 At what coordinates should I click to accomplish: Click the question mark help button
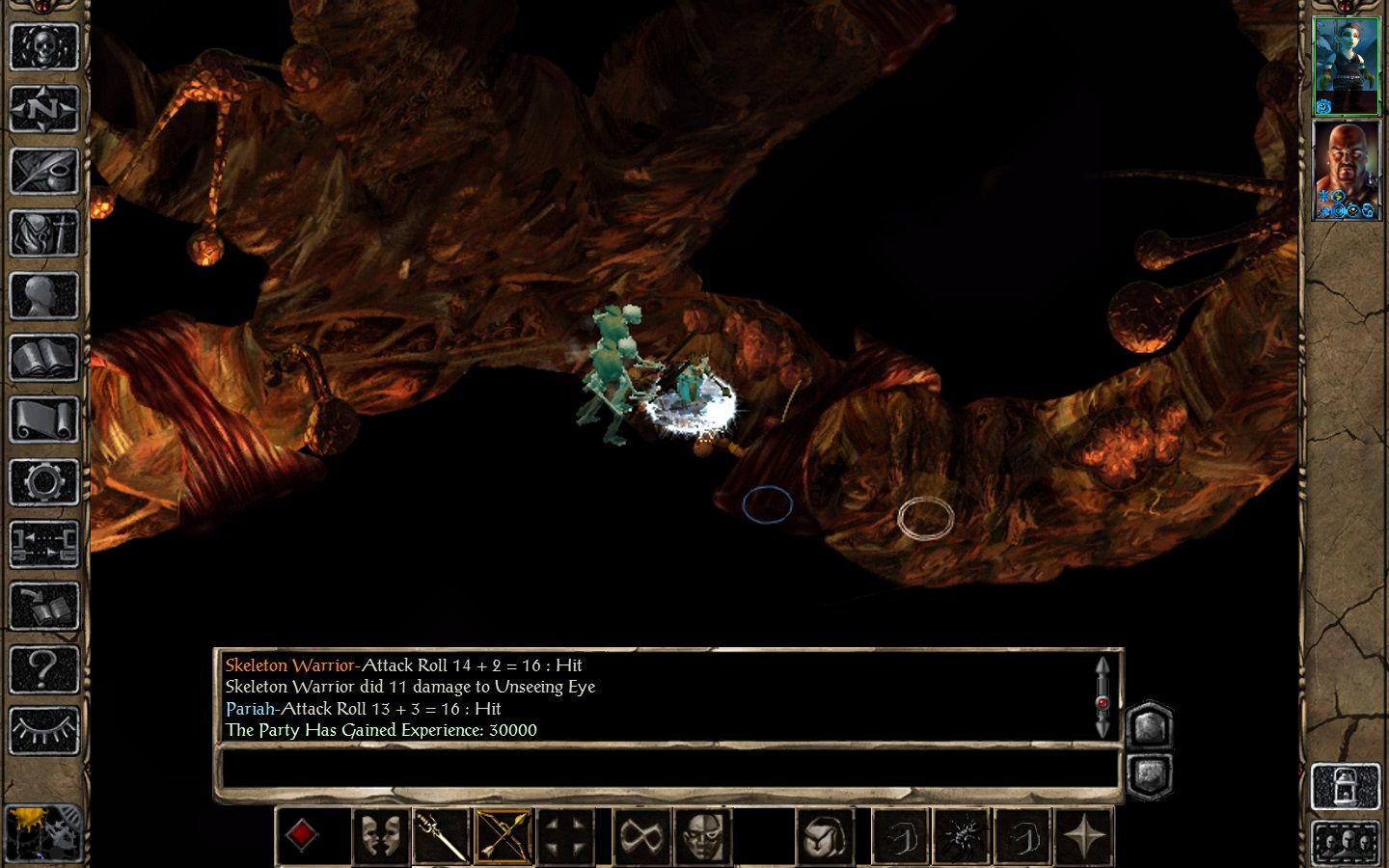click(x=43, y=667)
